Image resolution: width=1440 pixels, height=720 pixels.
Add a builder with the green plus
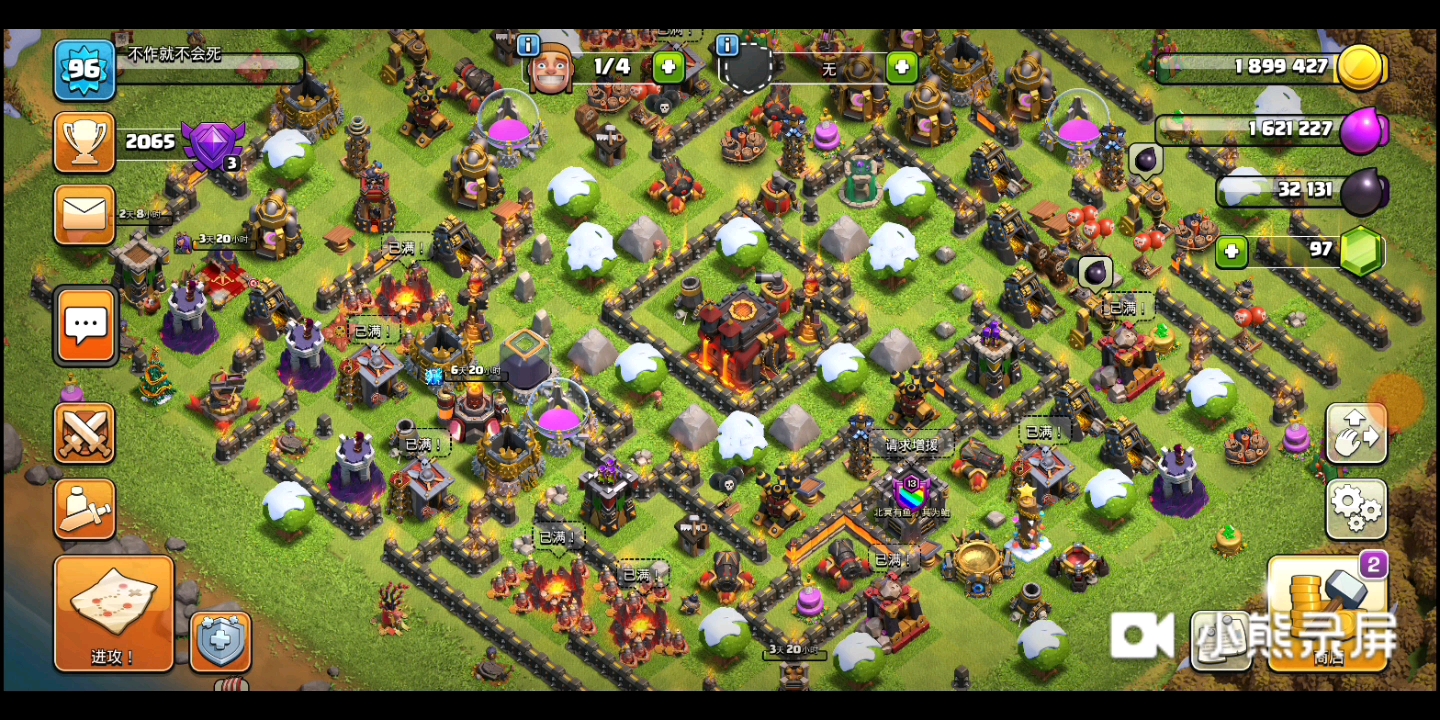pyautogui.click(x=668, y=68)
